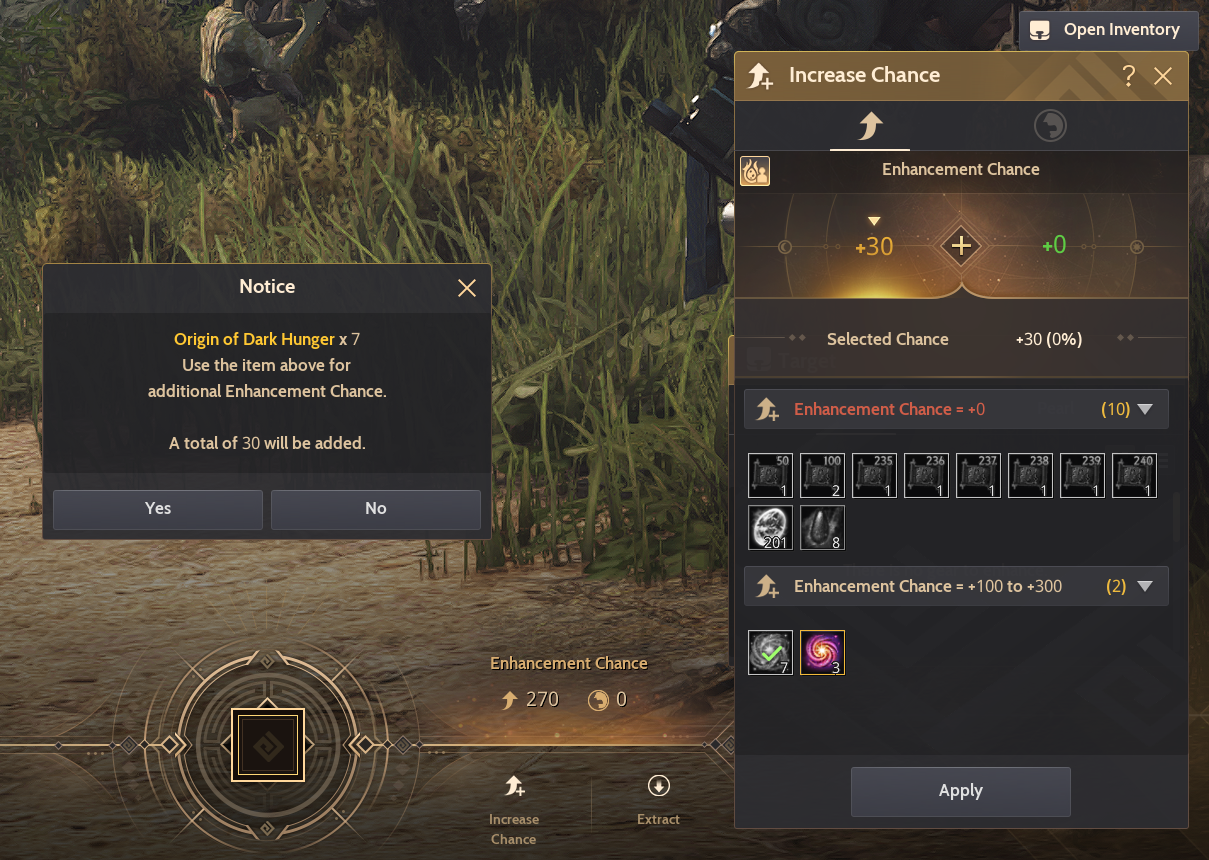Select the scroll item labeled 50
This screenshot has height=860, width=1209.
(771, 475)
